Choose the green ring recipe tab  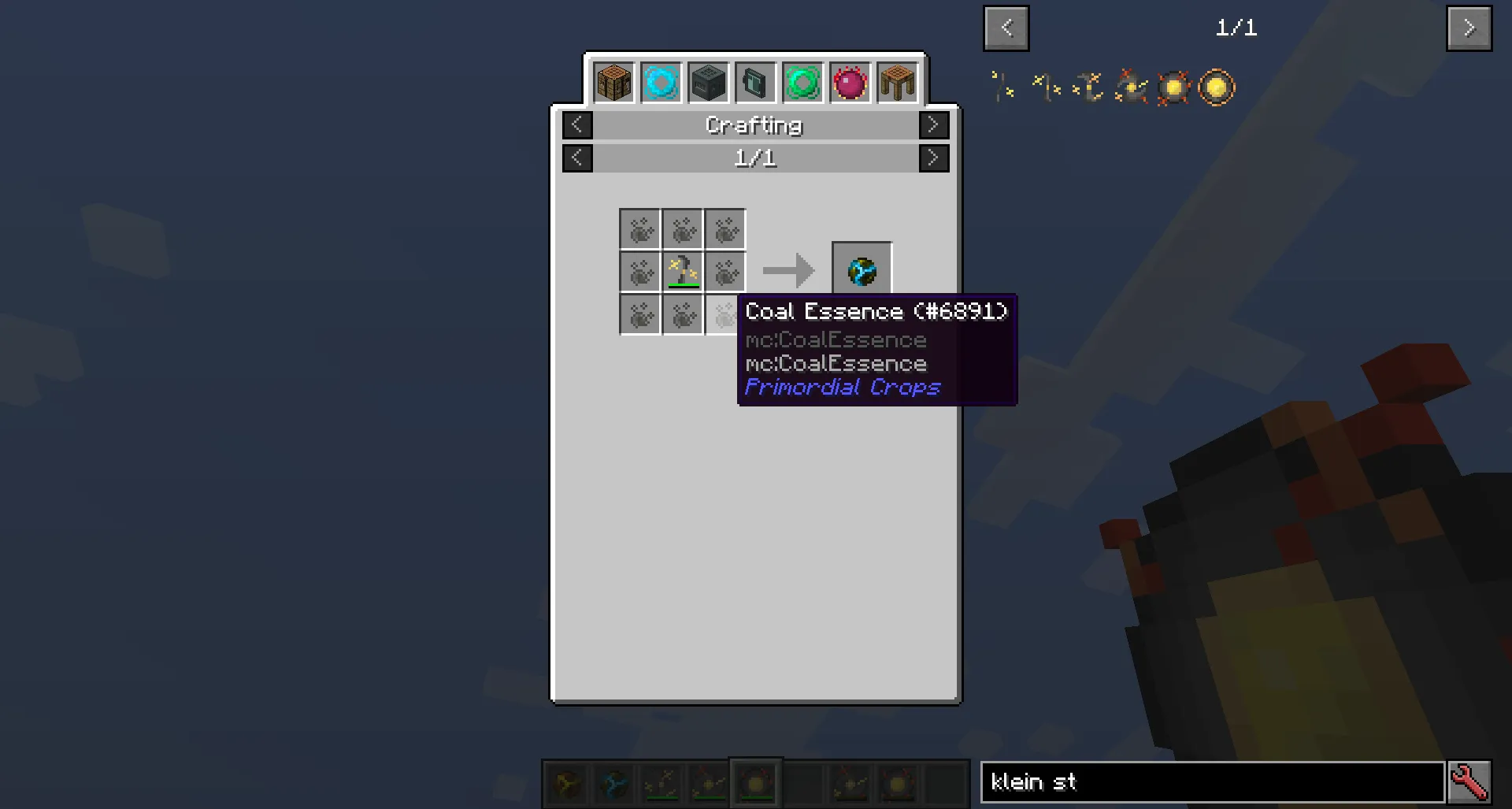pos(802,83)
